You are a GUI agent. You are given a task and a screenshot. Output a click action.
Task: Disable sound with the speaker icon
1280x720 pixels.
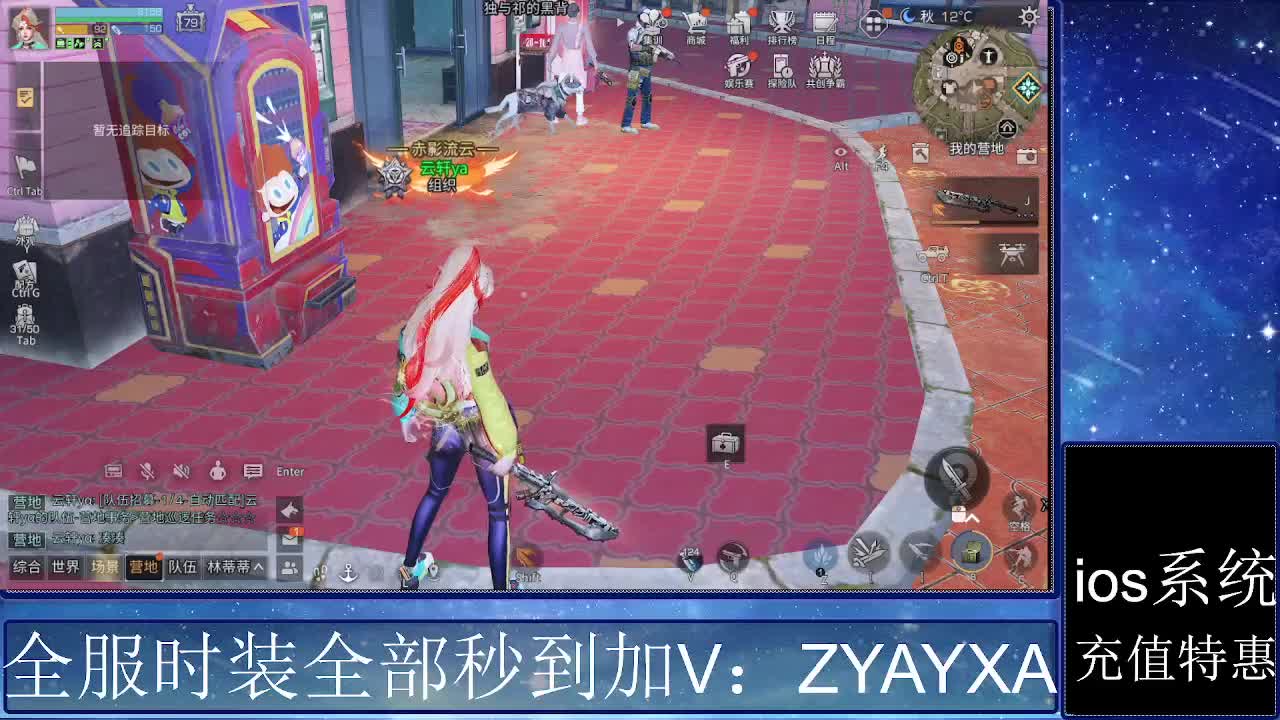[x=180, y=471]
